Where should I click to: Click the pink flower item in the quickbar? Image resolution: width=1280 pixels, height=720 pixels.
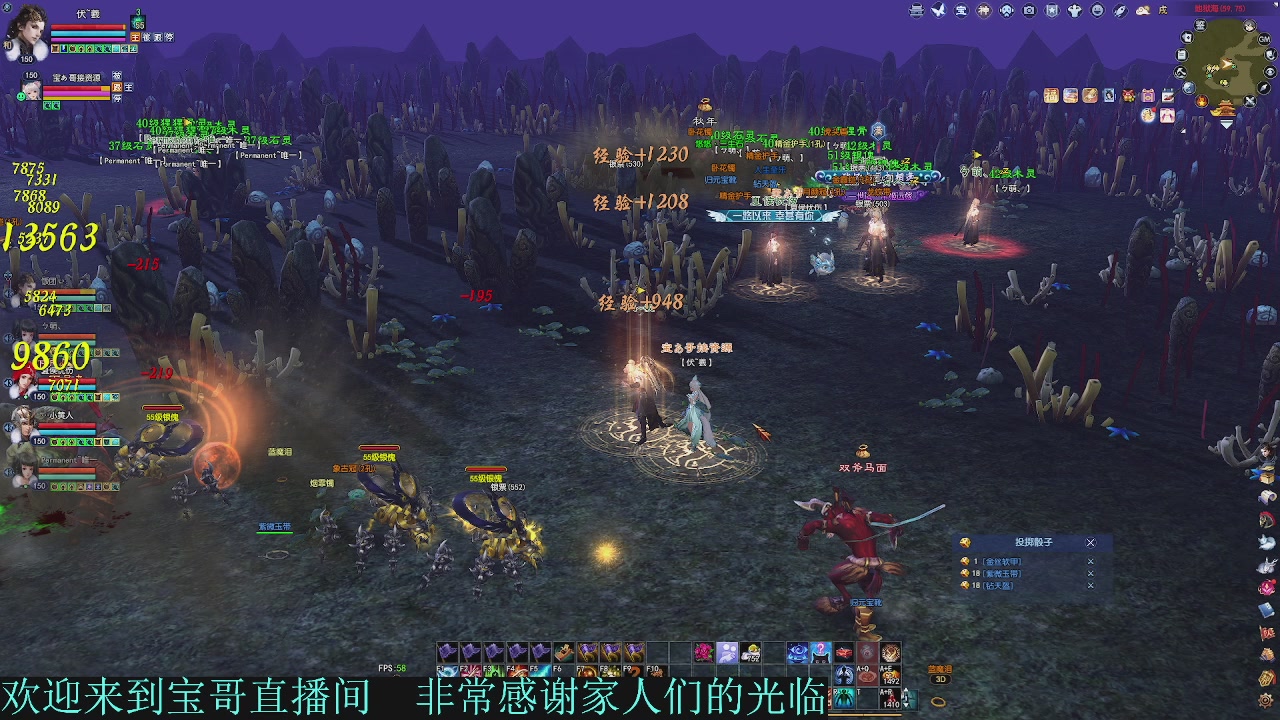(703, 652)
